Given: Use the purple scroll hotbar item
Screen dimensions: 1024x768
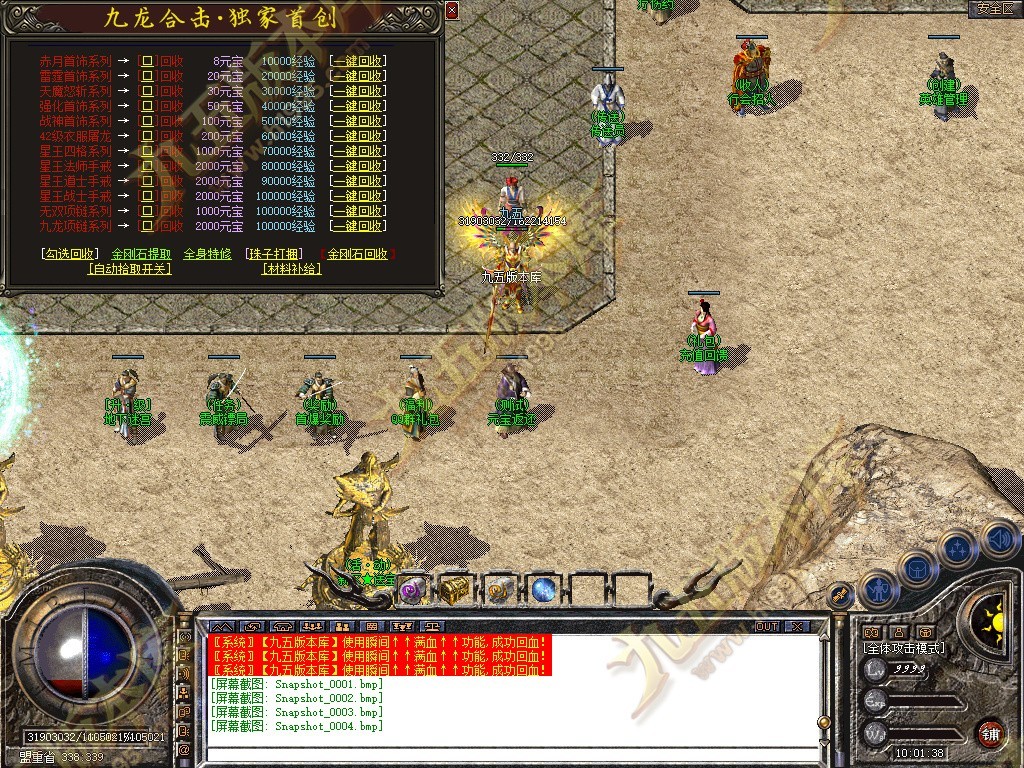Looking at the screenshot, I should [413, 589].
